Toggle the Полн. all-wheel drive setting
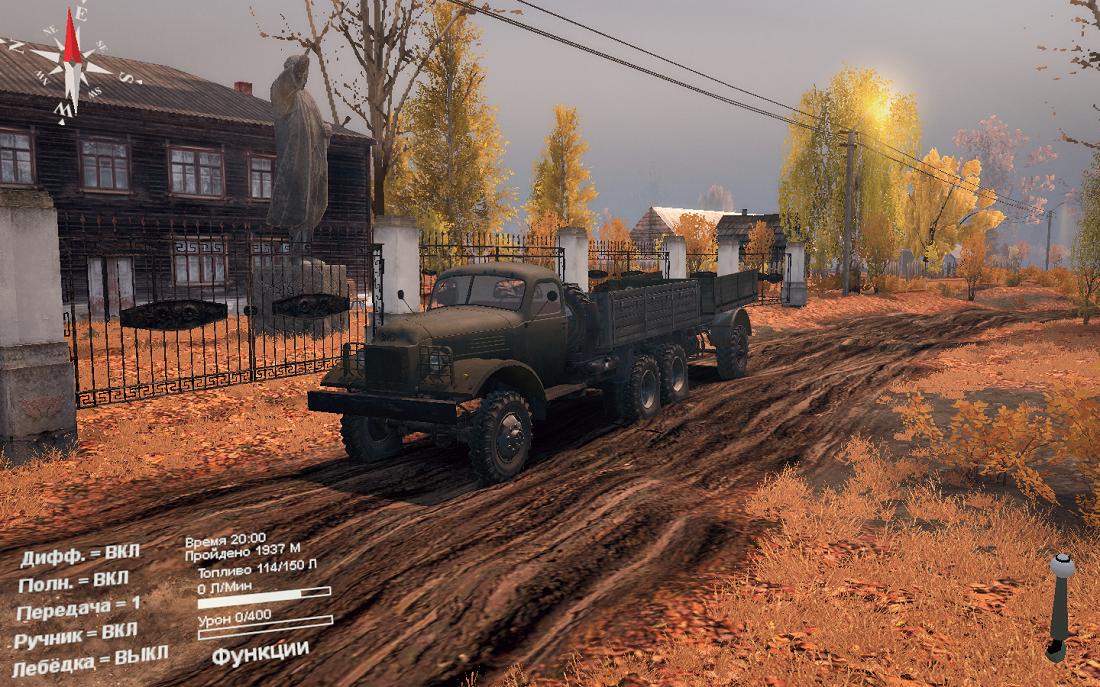This screenshot has width=1100, height=687. click(x=73, y=581)
